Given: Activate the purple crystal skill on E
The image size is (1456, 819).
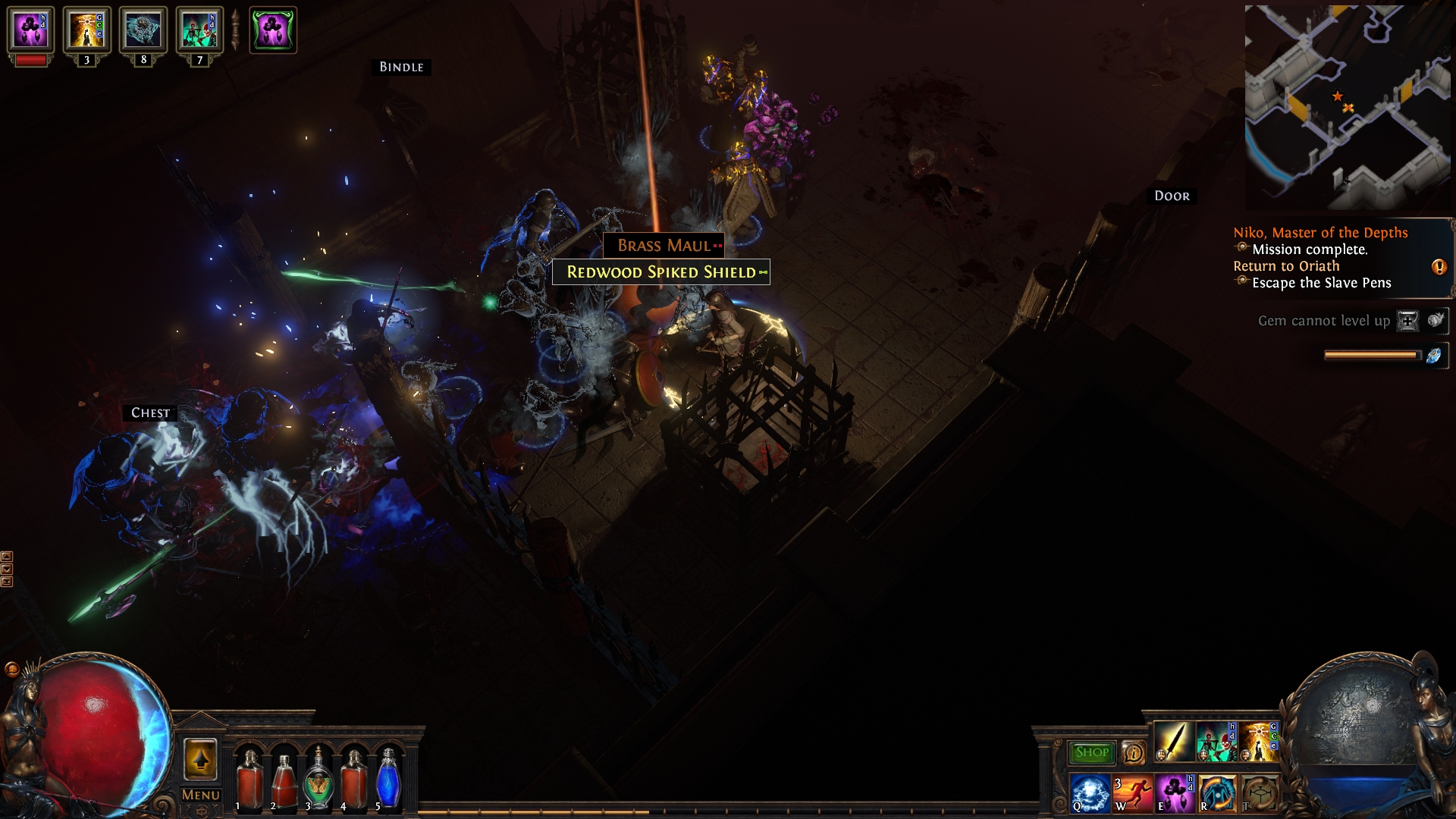Looking at the screenshot, I should [1175, 793].
